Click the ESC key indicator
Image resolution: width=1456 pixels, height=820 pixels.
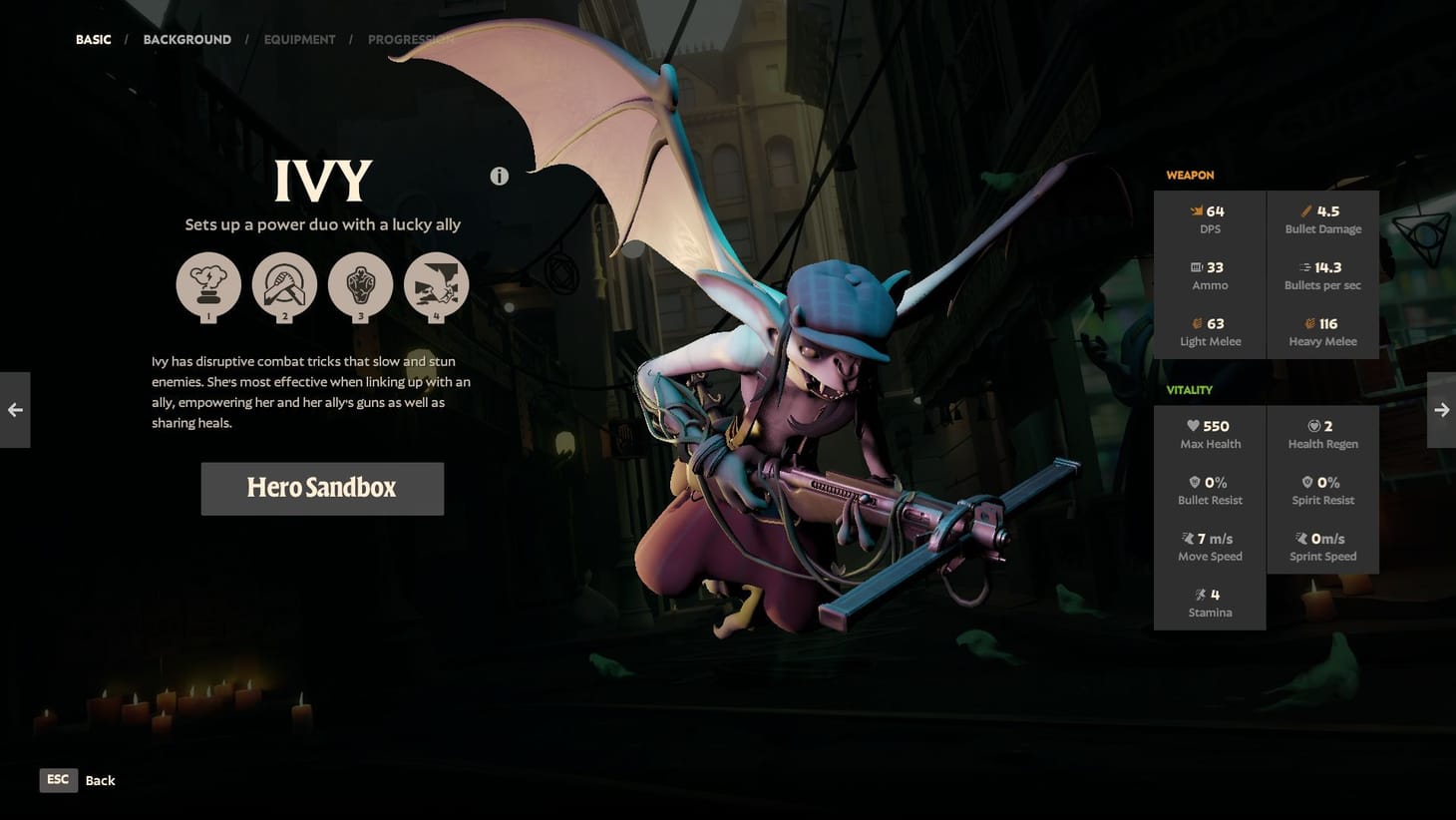tap(58, 779)
